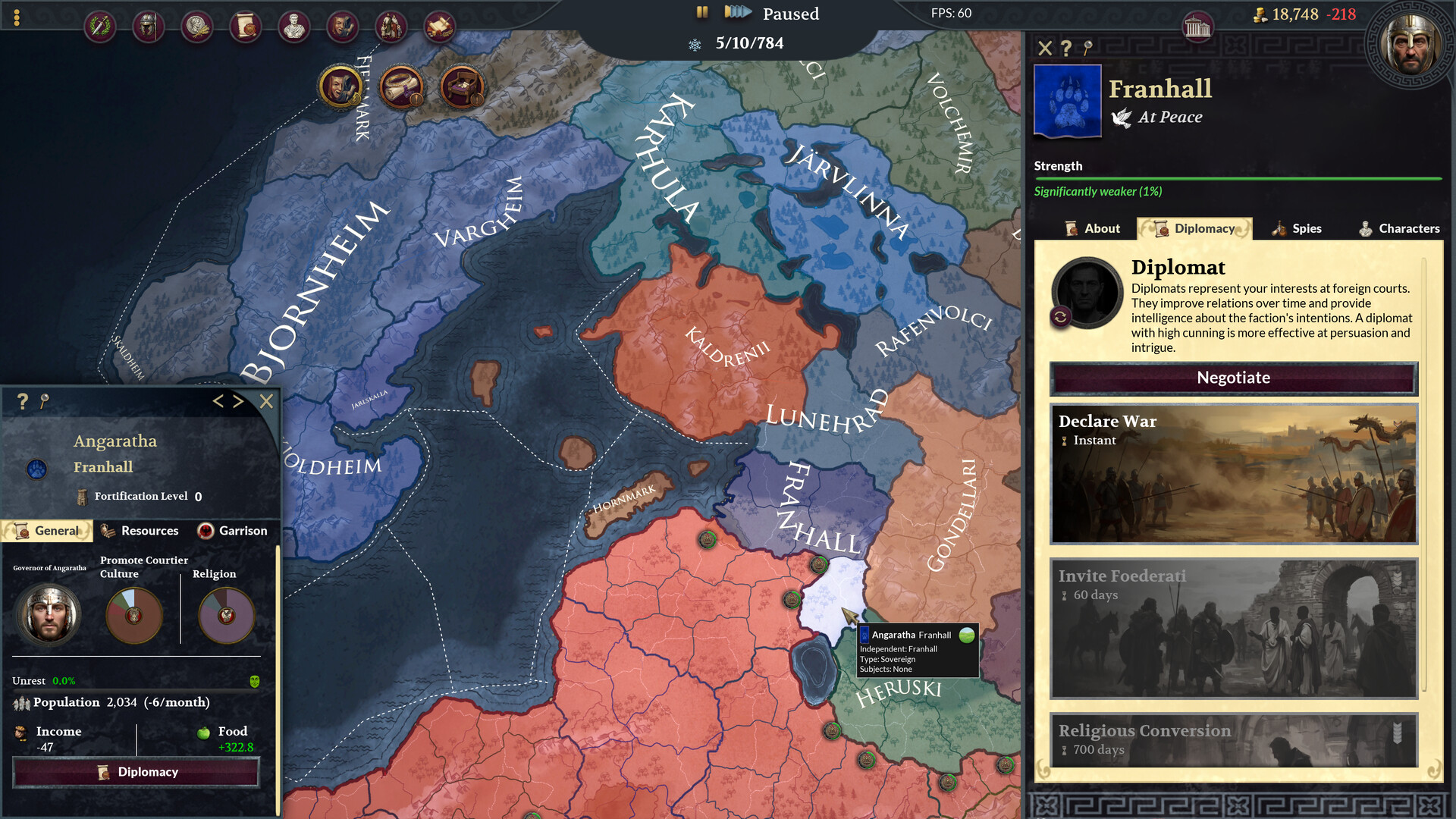1456x819 pixels.
Task: Open the family tree icon in the top bar
Action: click(x=391, y=25)
